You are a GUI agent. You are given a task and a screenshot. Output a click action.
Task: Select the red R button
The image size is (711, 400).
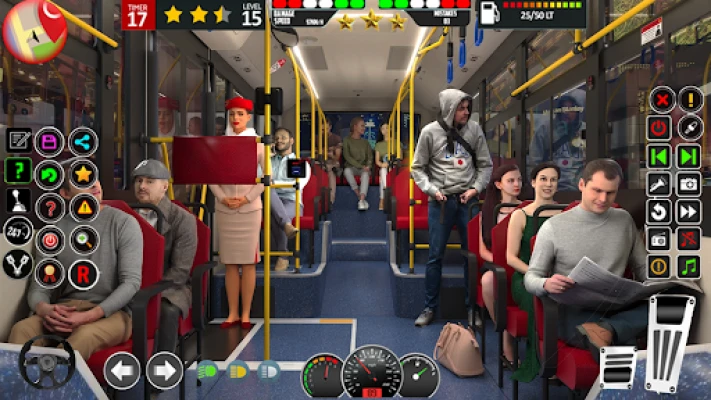[83, 273]
